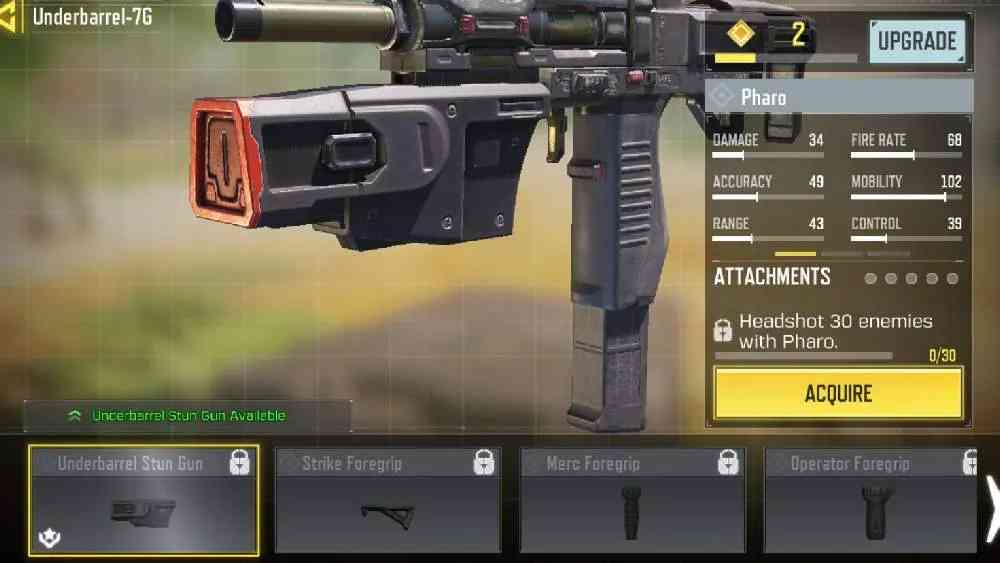Screen dimensions: 1000x563
Task: Select the Operator Foregrip attachment
Action: coord(870,500)
